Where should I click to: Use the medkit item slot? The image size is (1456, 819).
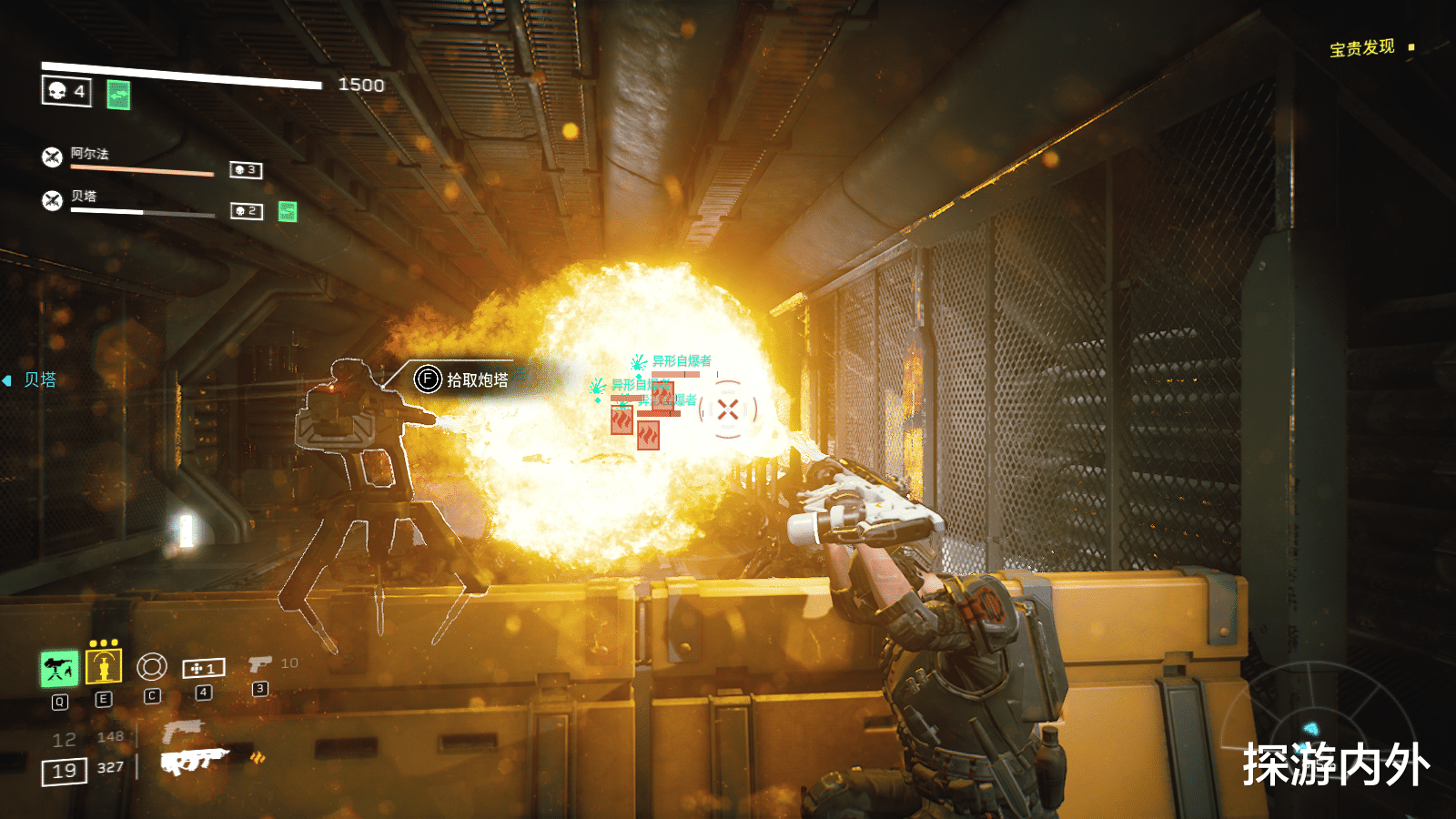click(x=204, y=669)
